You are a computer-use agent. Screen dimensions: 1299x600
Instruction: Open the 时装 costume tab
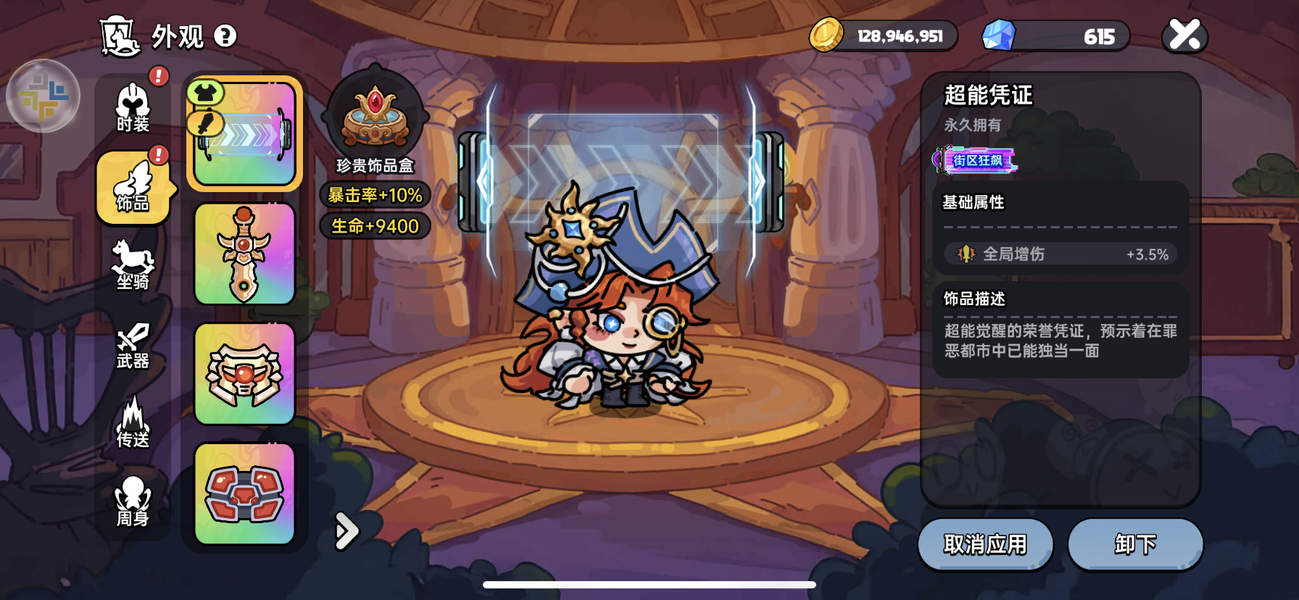tap(133, 108)
